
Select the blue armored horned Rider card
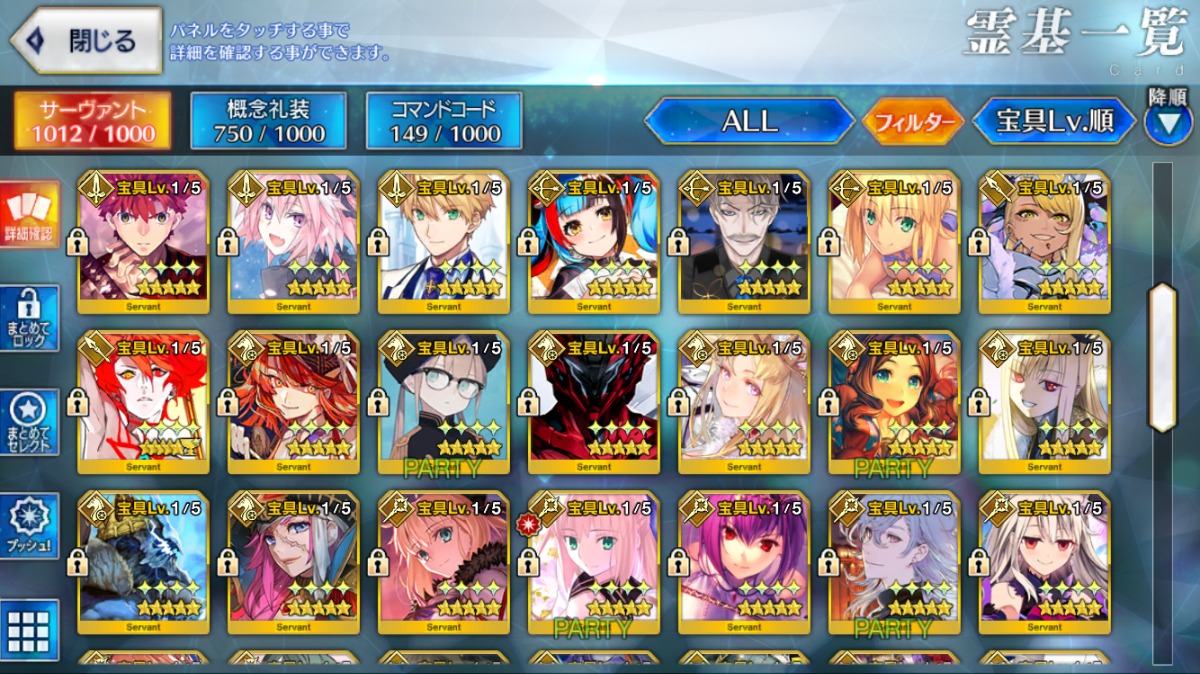143,562
